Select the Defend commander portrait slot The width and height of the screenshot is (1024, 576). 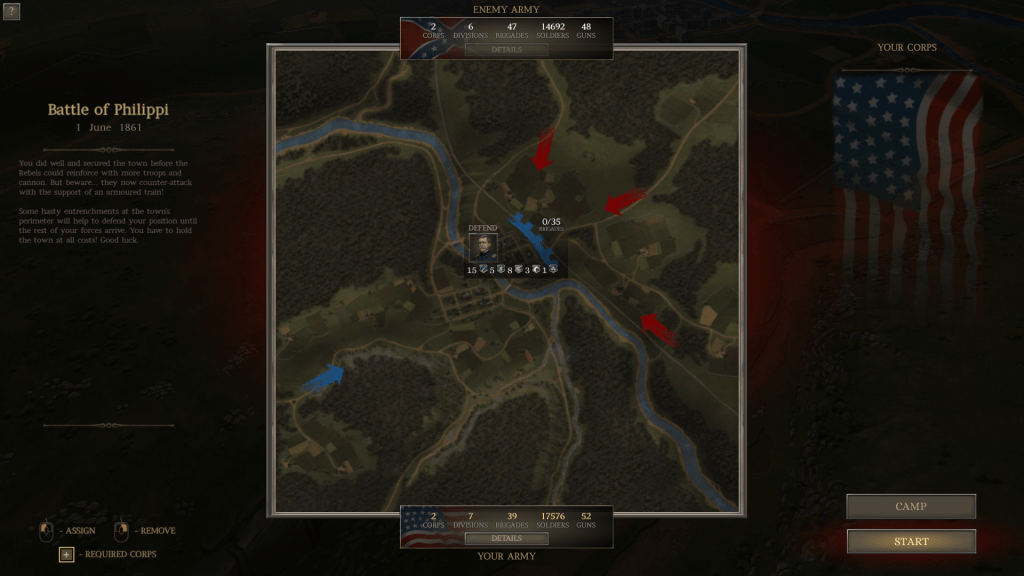click(x=483, y=248)
